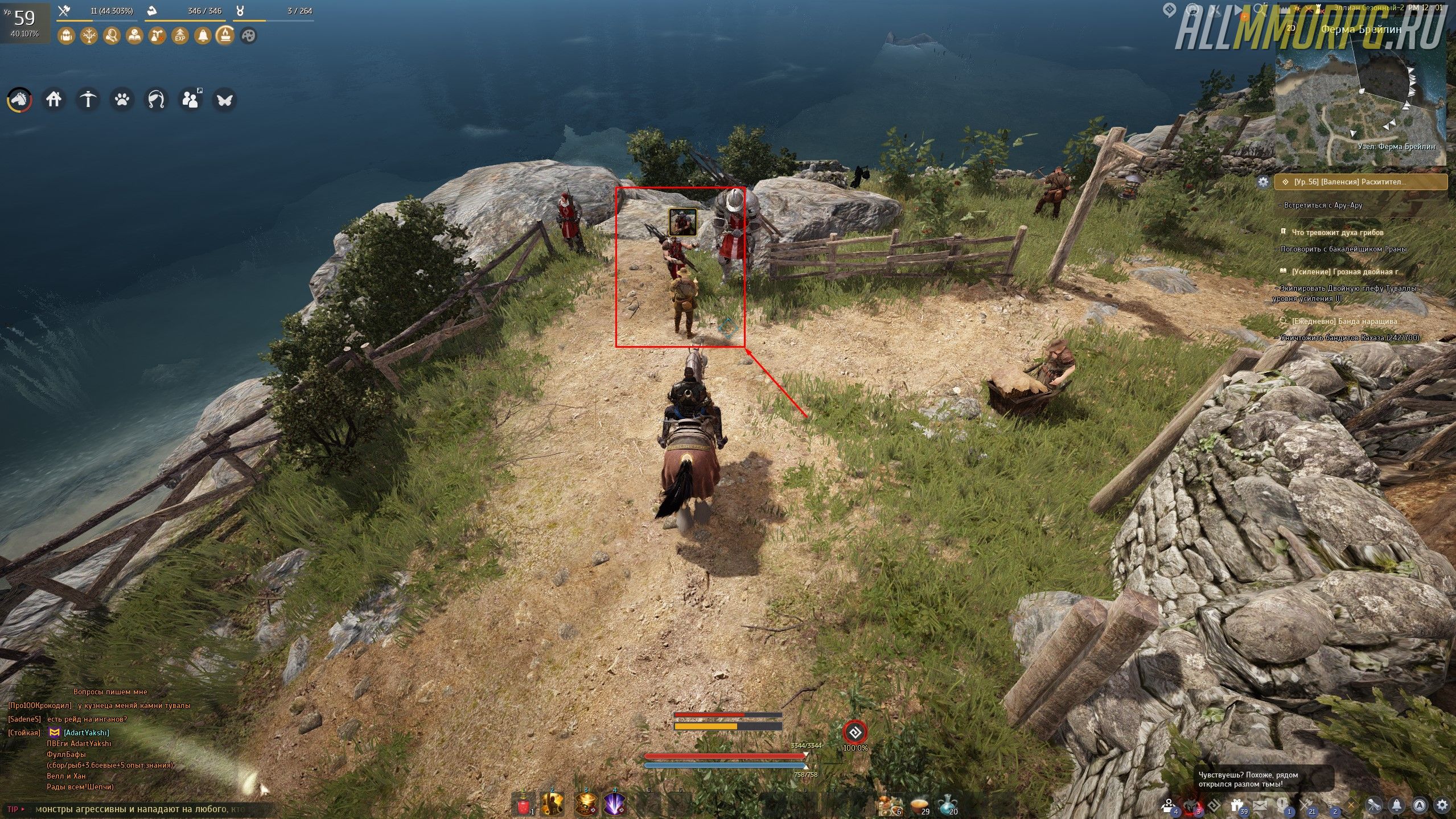
Task: Click the butterfly fairy icon
Action: click(224, 100)
